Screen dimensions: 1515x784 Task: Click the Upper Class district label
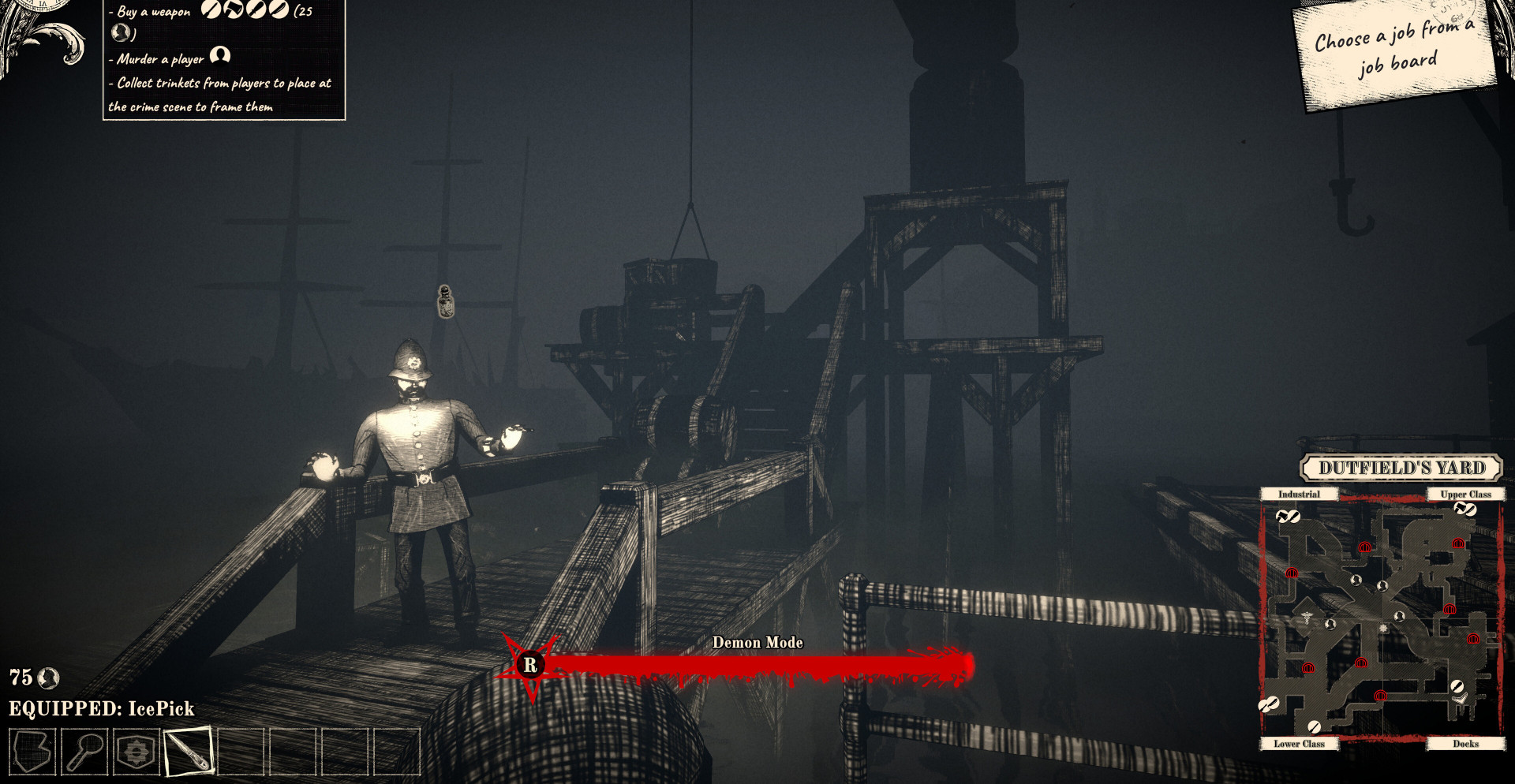coord(1465,495)
